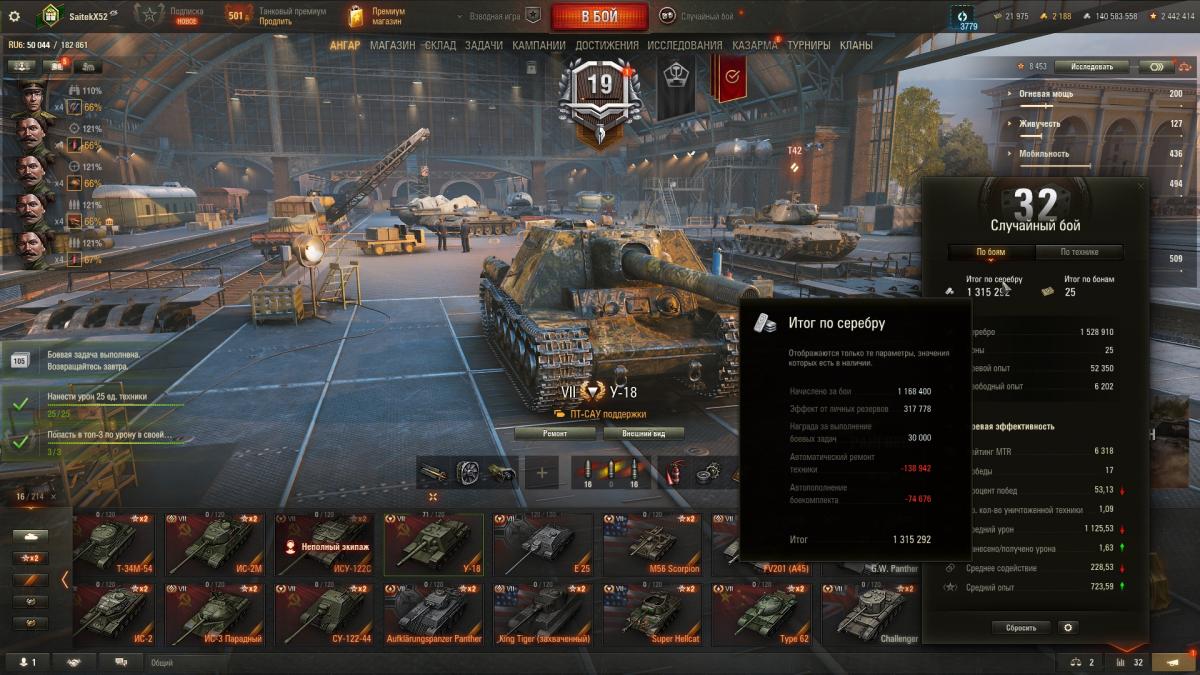The image size is (1200, 675).
Task: Open session statistics gear settings
Action: click(x=1068, y=628)
